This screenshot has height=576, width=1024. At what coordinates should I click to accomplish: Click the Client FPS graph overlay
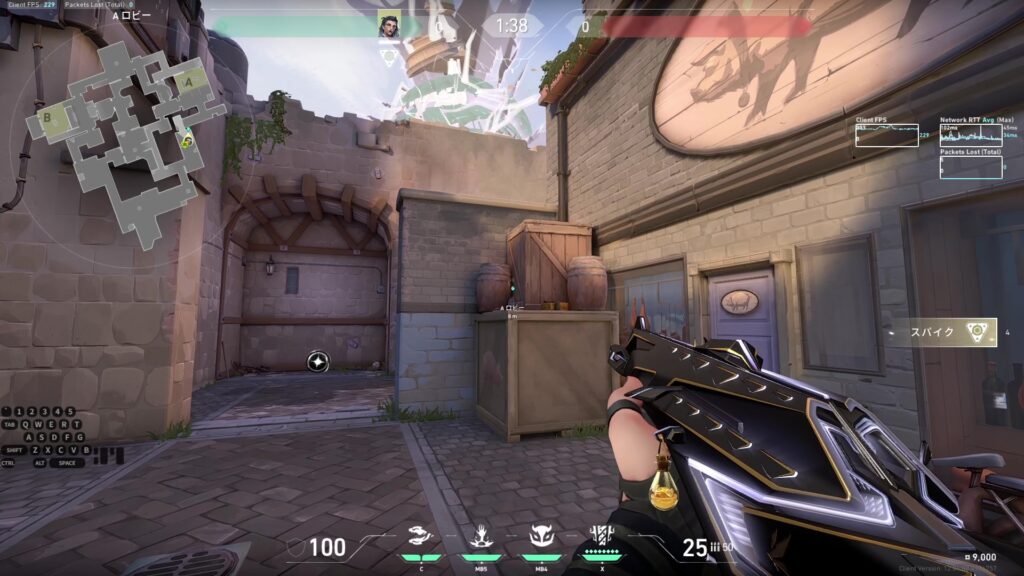(x=886, y=134)
